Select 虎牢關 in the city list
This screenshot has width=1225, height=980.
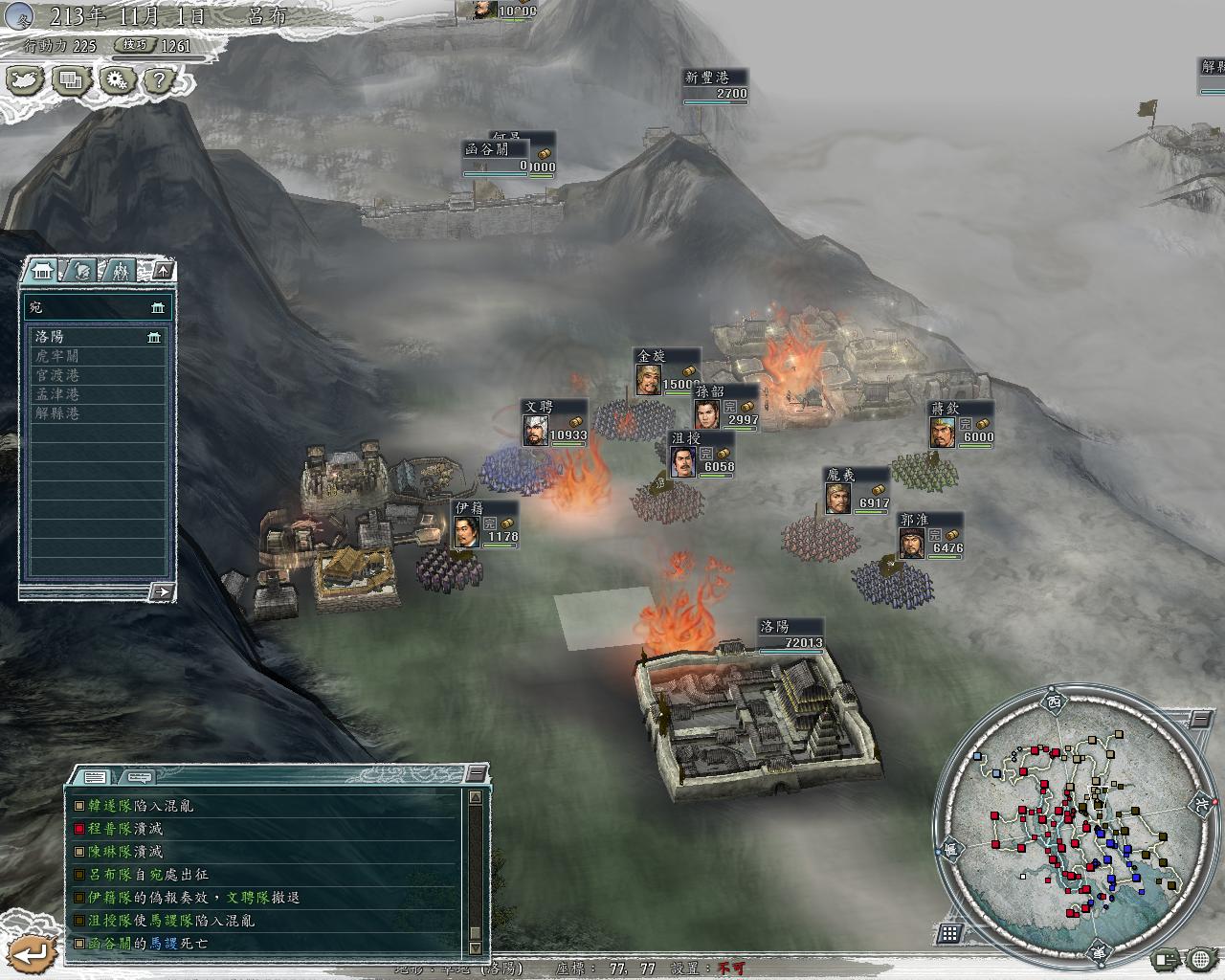57,356
